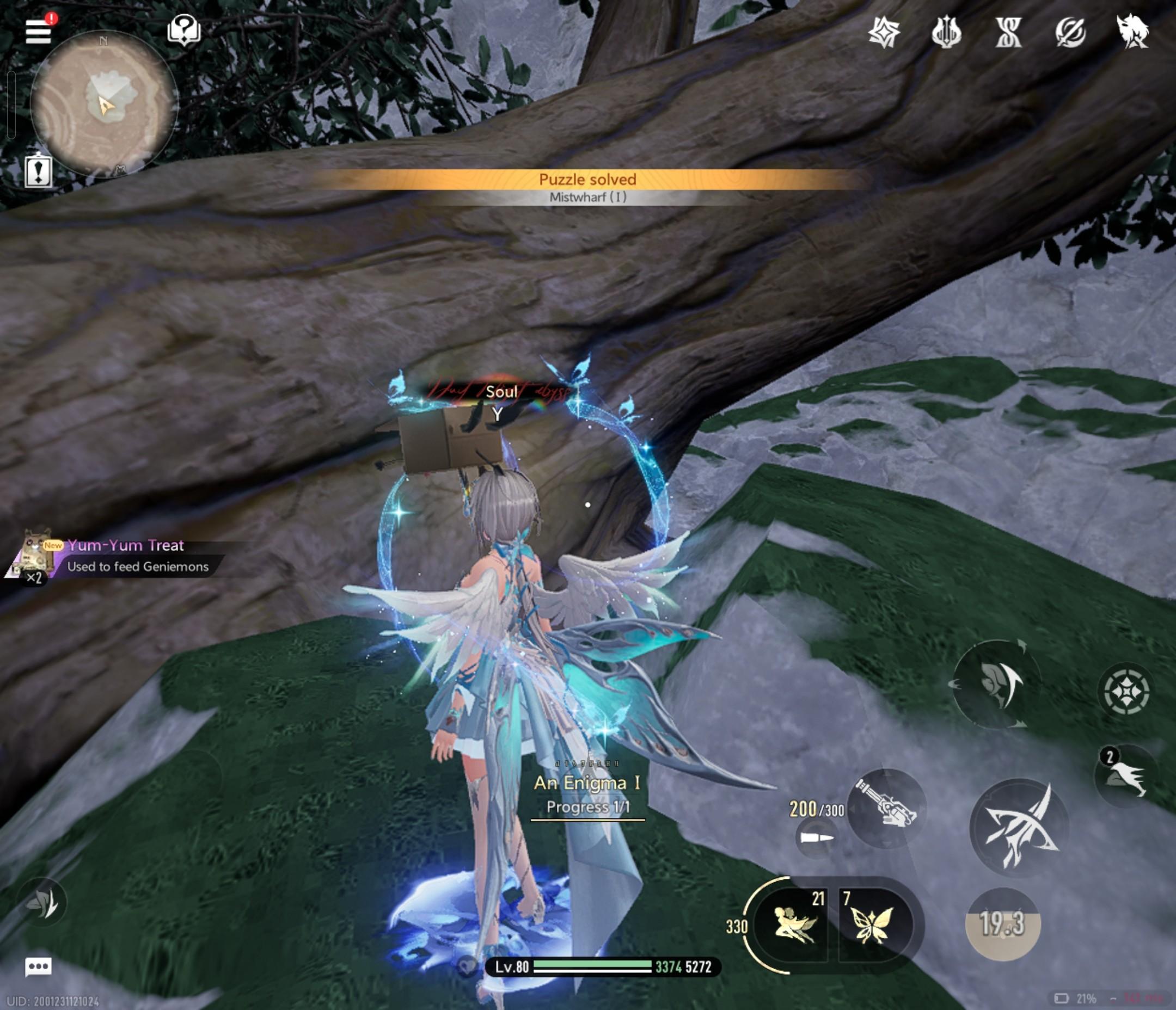The width and height of the screenshot is (1176, 1010).
Task: Tap the hourglass-shaped icon
Action: 1008,32
